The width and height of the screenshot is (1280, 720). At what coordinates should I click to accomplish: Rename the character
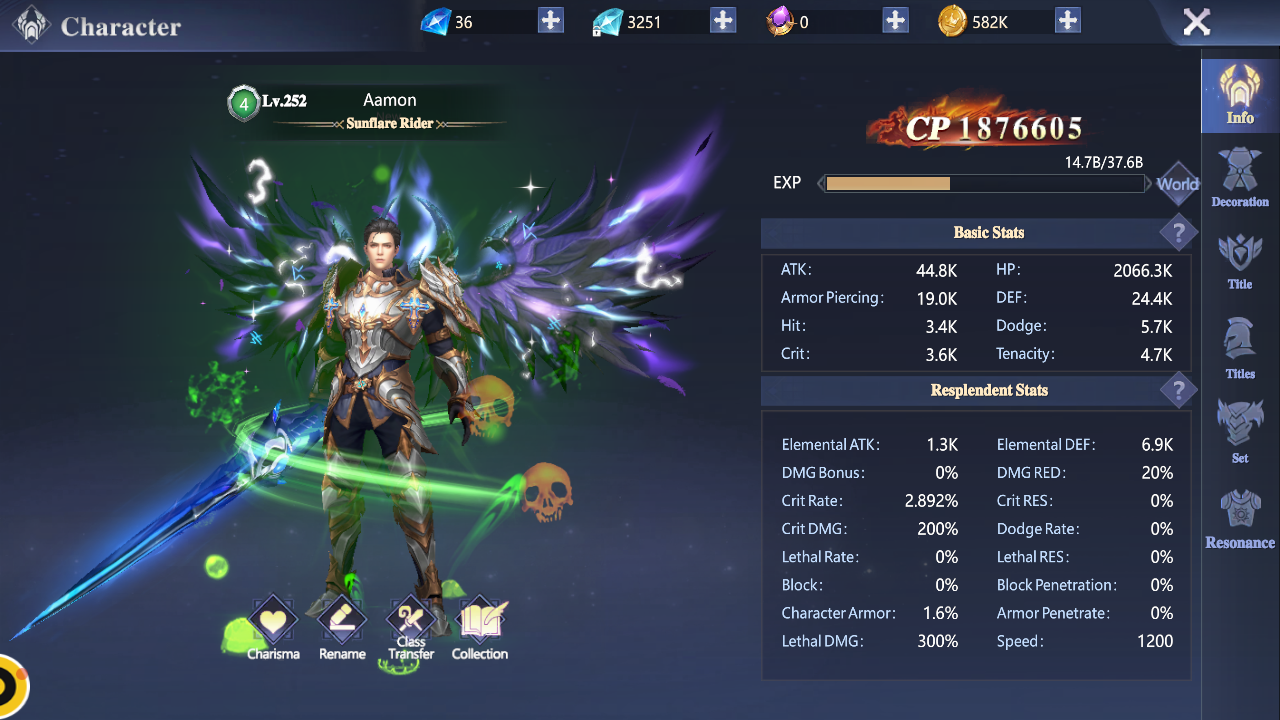pyautogui.click(x=342, y=627)
